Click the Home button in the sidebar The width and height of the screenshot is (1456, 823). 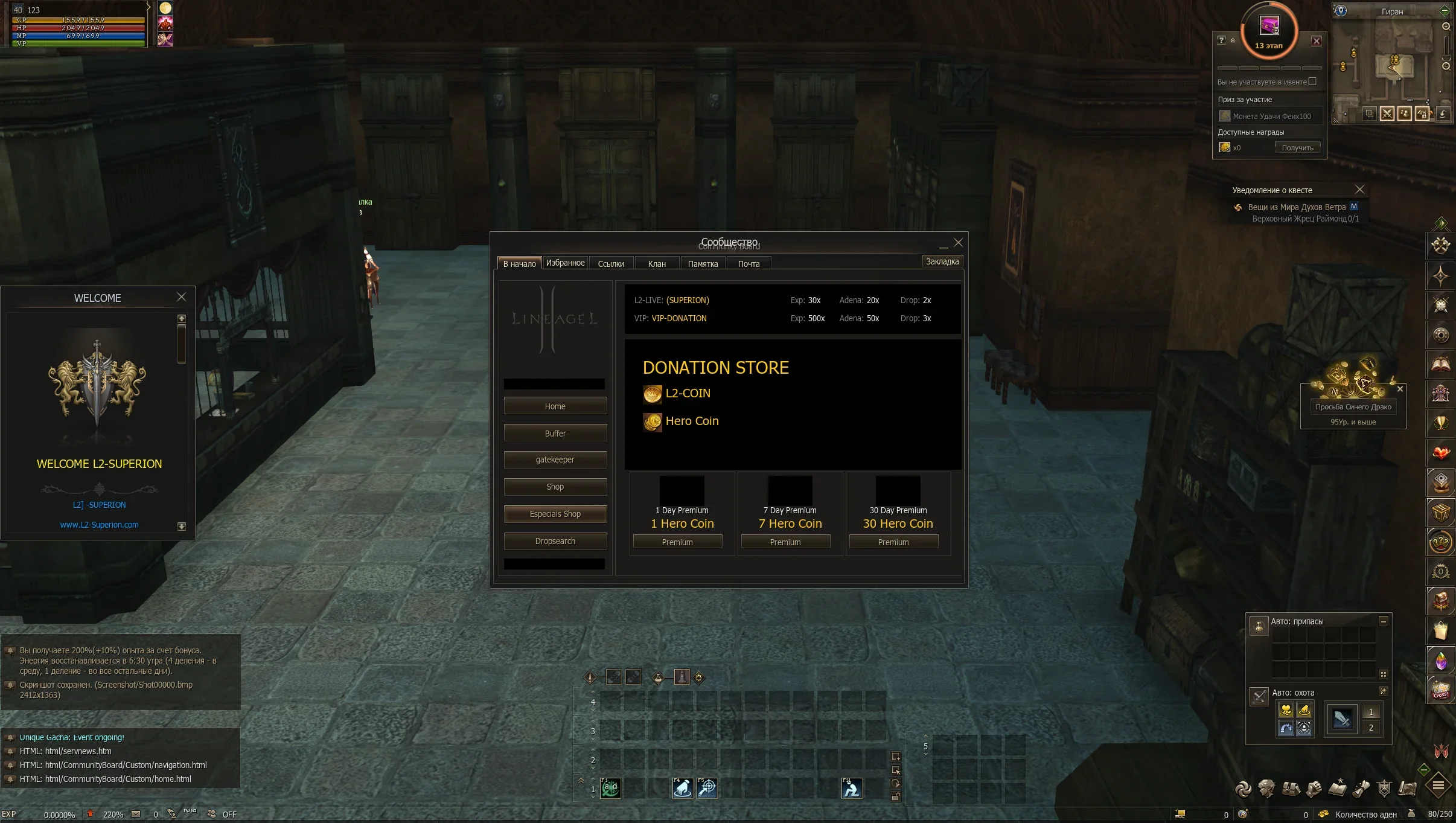pyautogui.click(x=555, y=406)
